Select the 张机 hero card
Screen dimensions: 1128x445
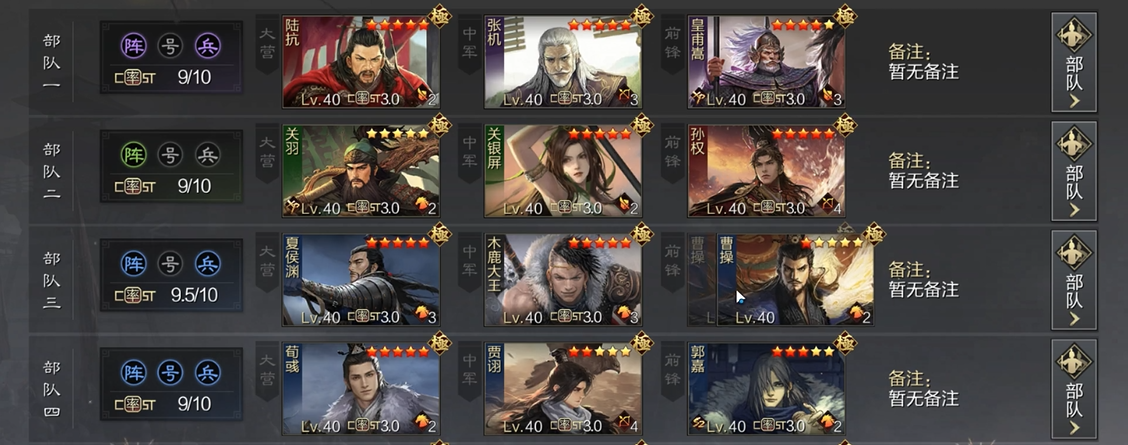(563, 62)
